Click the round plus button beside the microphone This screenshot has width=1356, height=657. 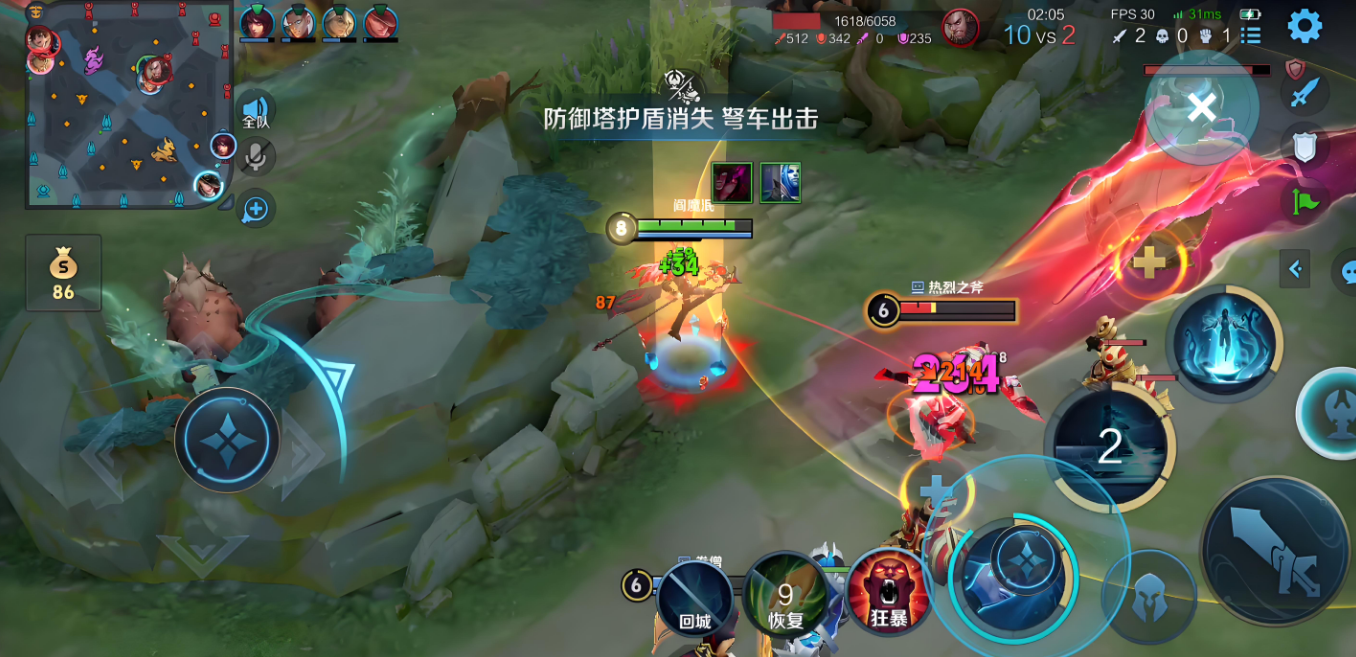pos(256,209)
